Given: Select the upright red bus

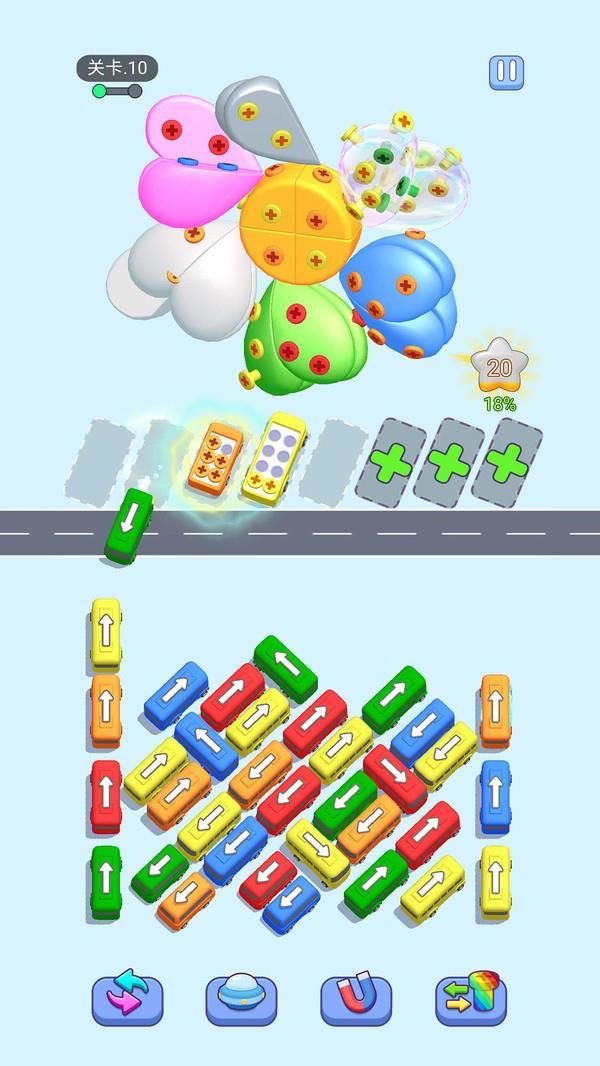Looking at the screenshot, I should [x=105, y=795].
